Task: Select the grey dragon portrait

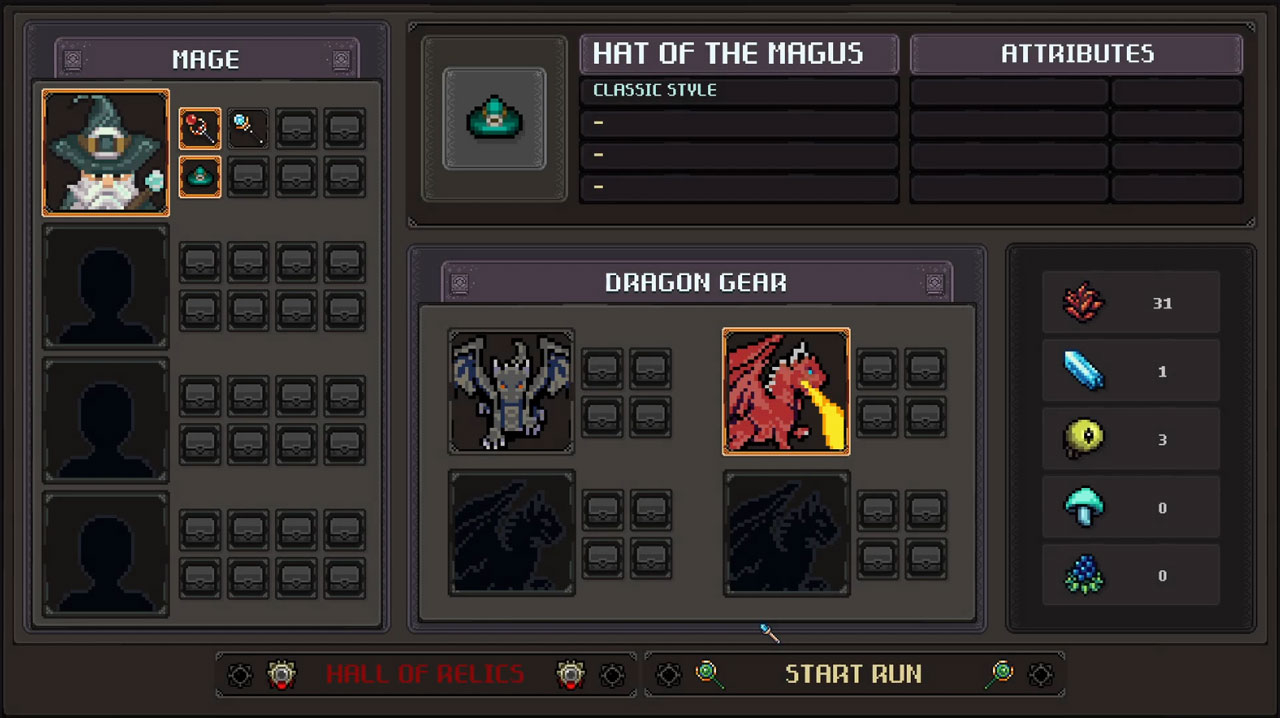Action: 511,391
